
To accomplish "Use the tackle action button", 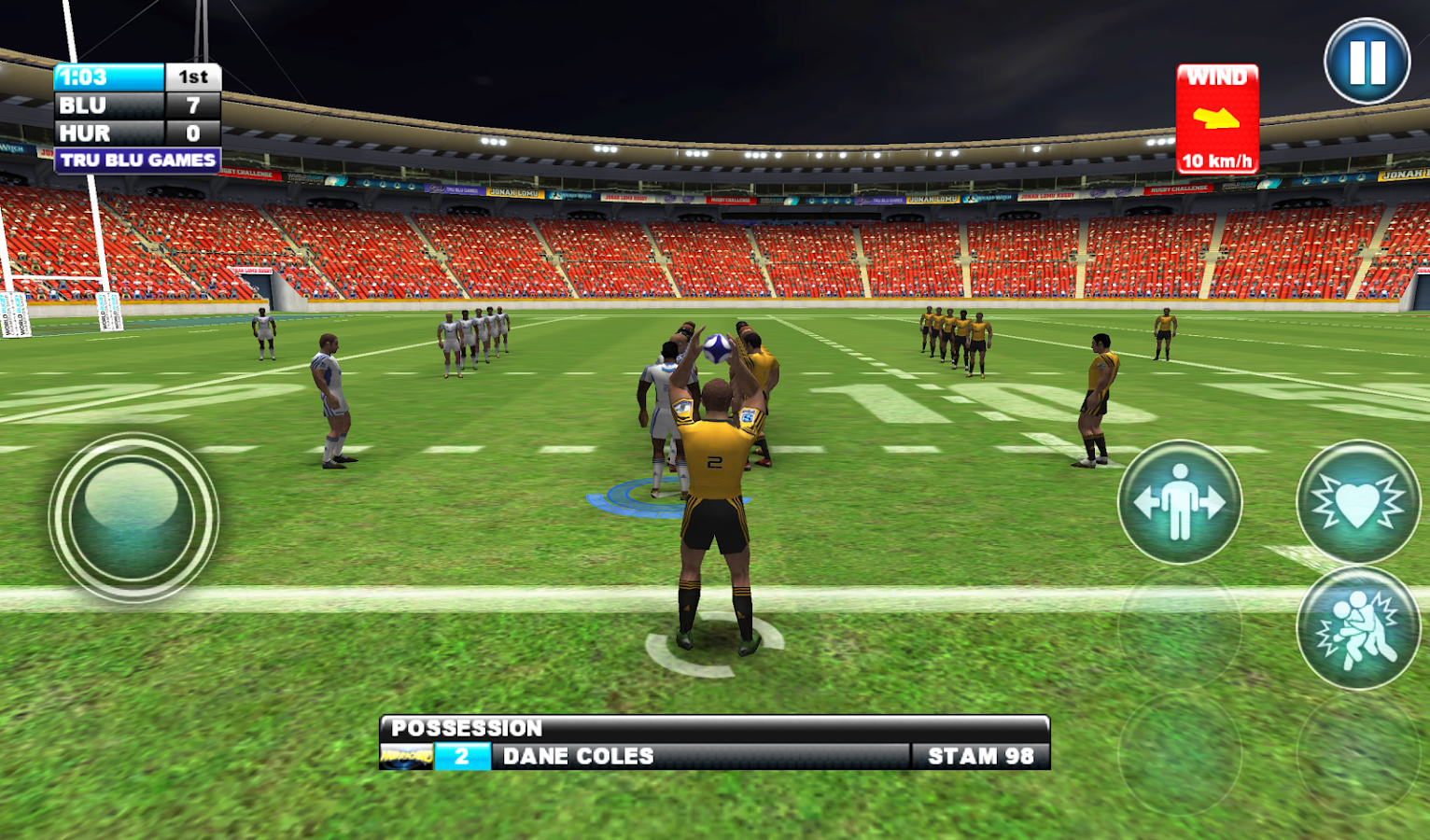I will [x=1357, y=628].
